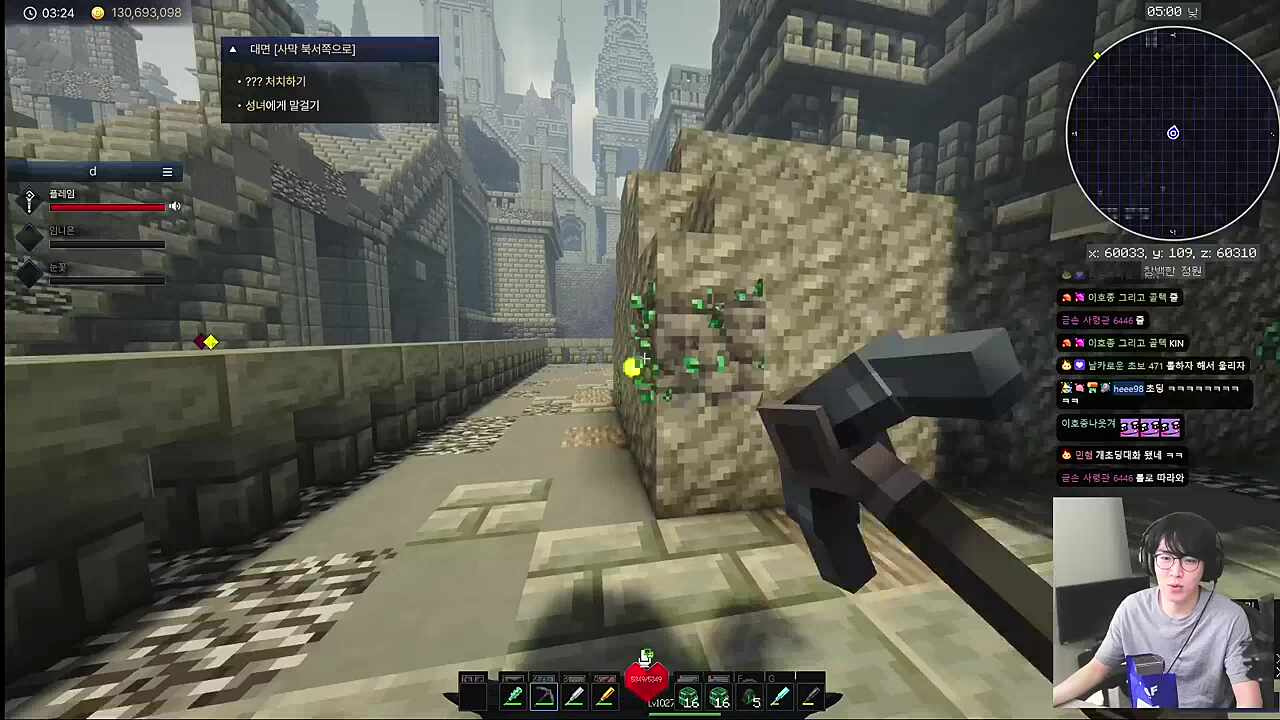This screenshot has height=720, width=1280.
Task: Click the gold coin currency icon
Action: [97, 13]
